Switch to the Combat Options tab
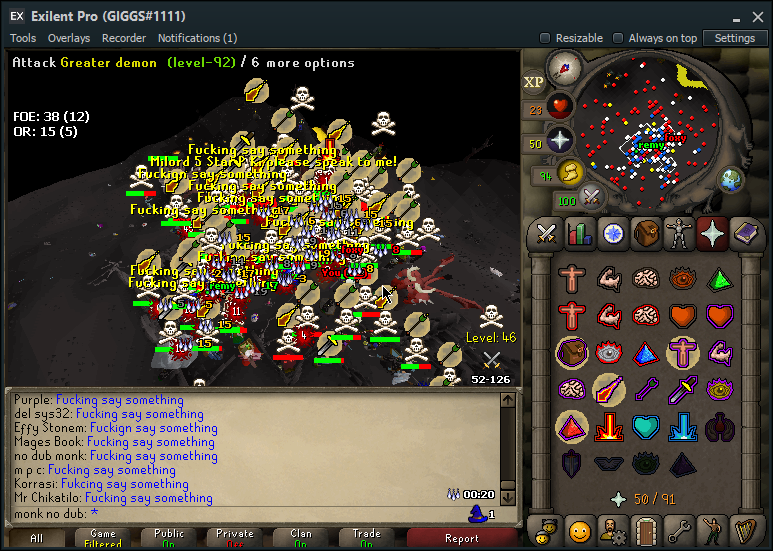 [546, 233]
